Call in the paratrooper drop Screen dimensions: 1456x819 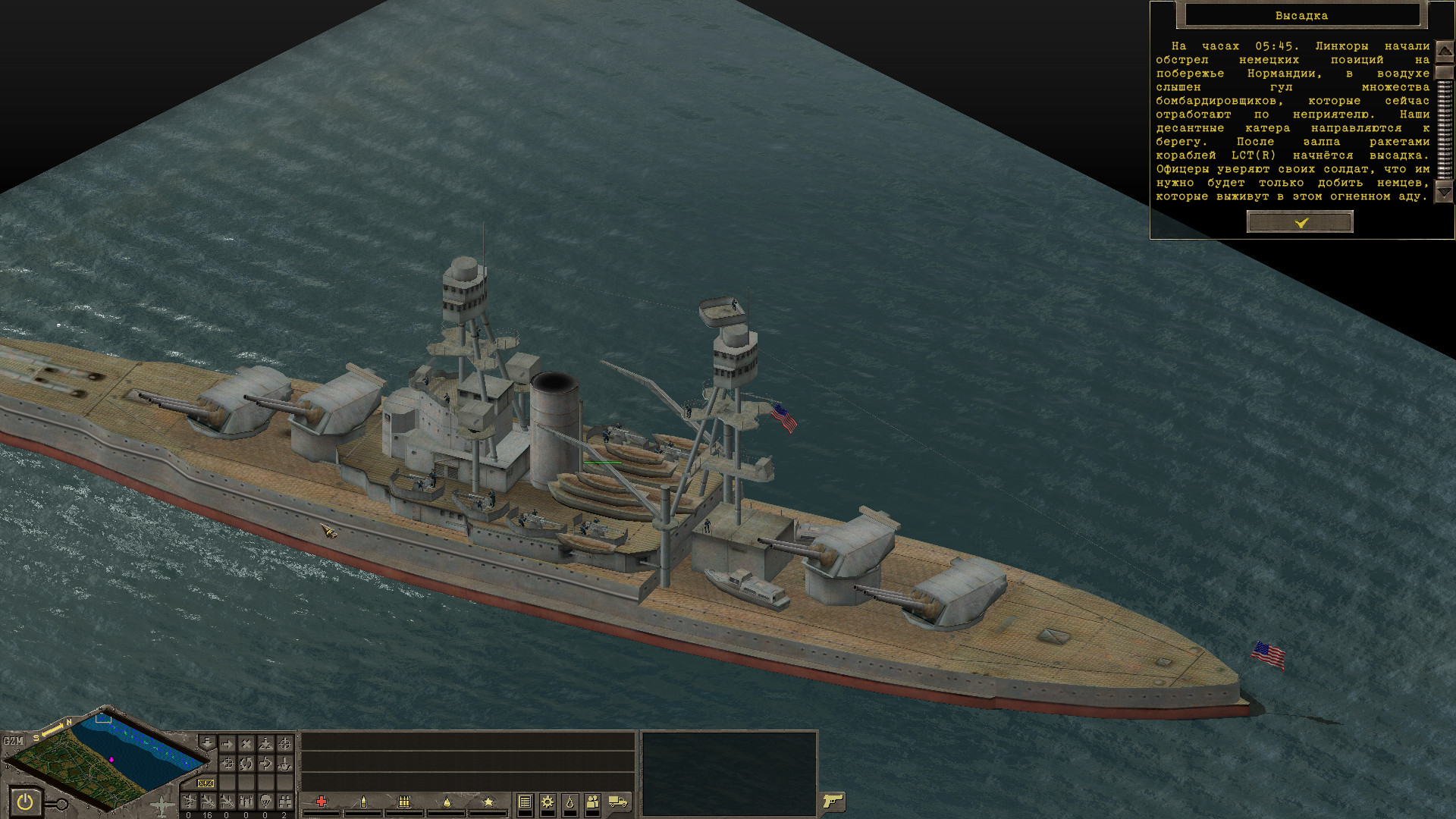[265, 802]
